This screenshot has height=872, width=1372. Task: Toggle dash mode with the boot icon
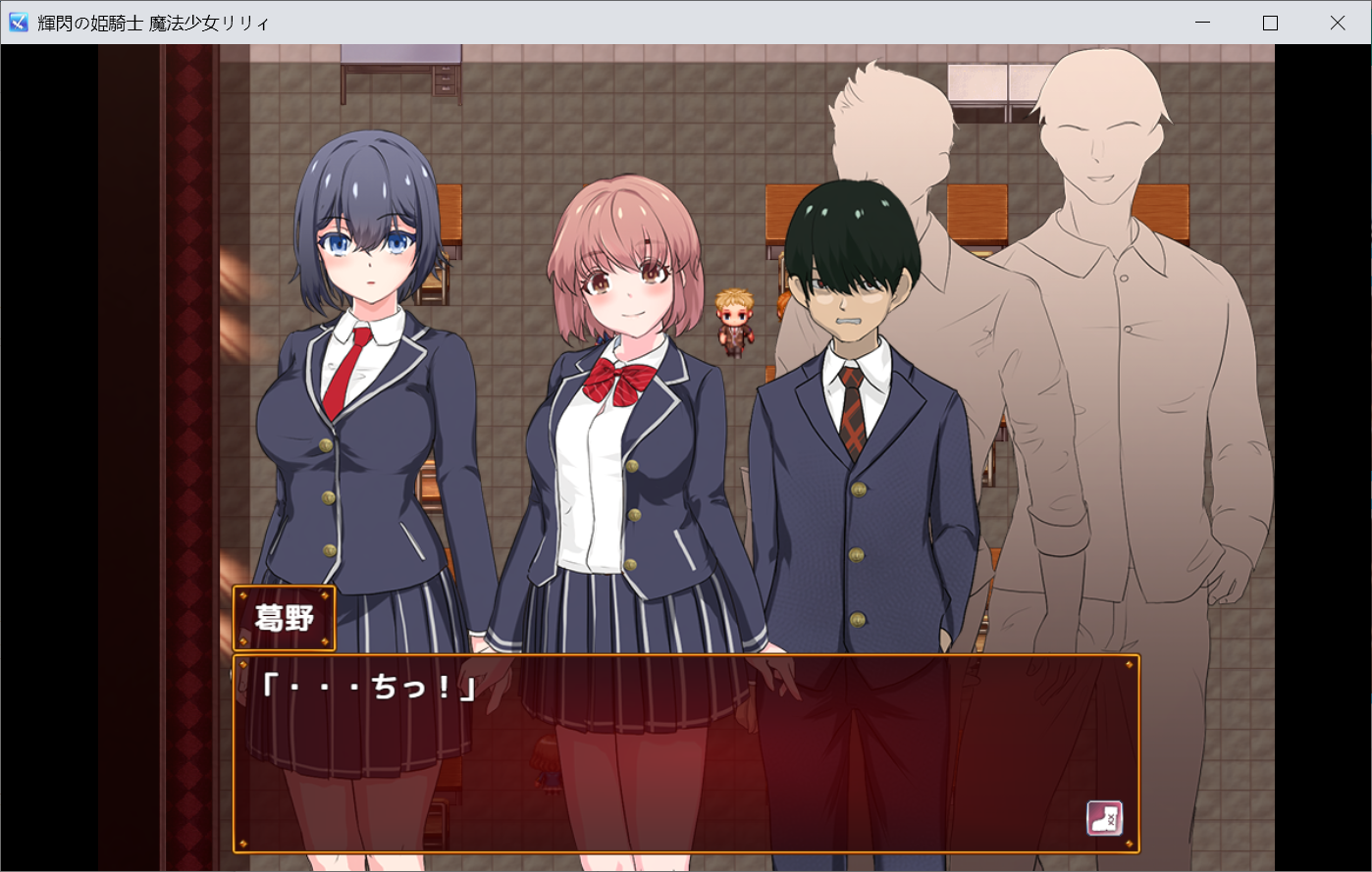[x=1103, y=818]
